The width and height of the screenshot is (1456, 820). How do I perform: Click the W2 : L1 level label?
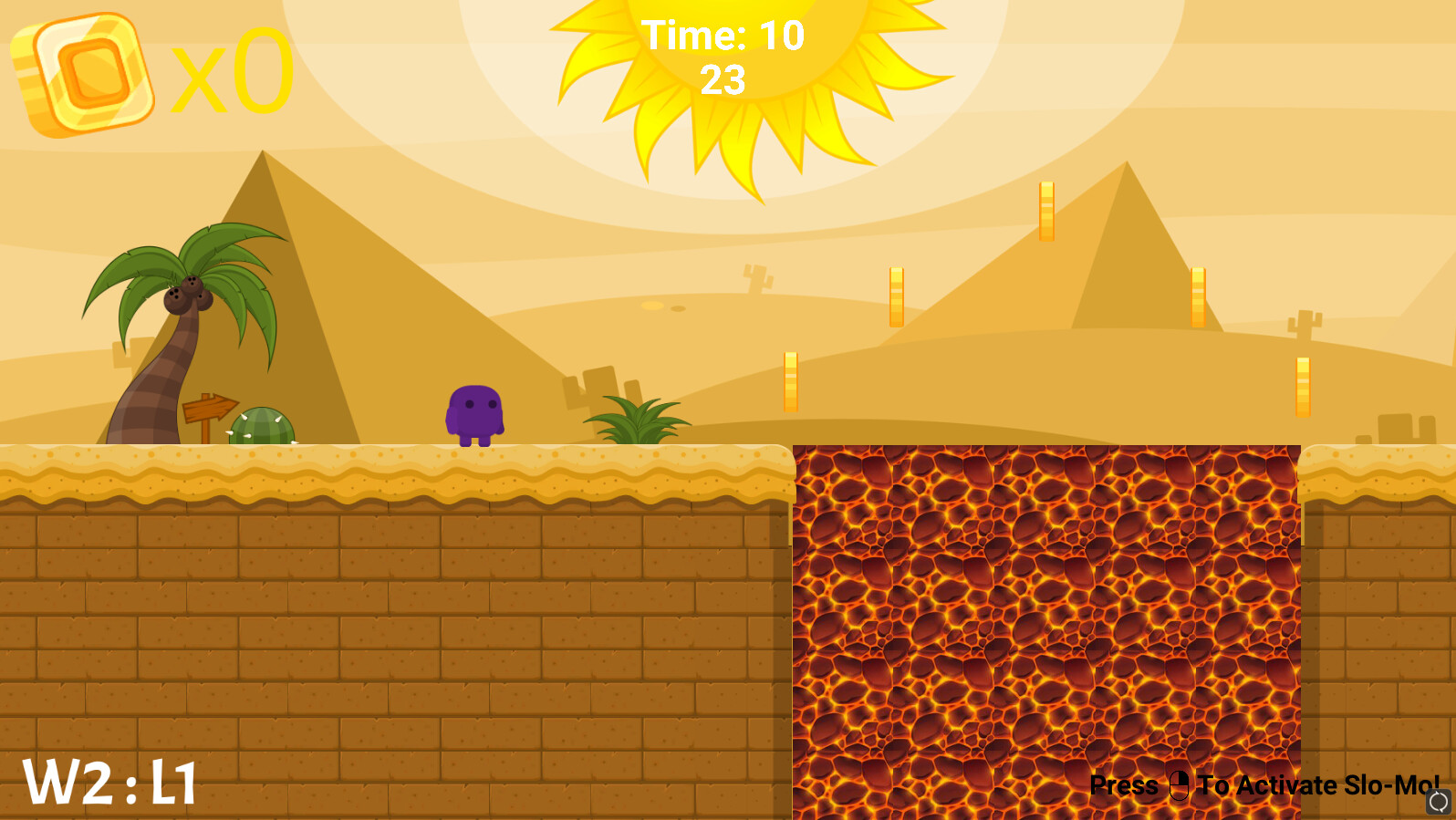click(x=109, y=782)
